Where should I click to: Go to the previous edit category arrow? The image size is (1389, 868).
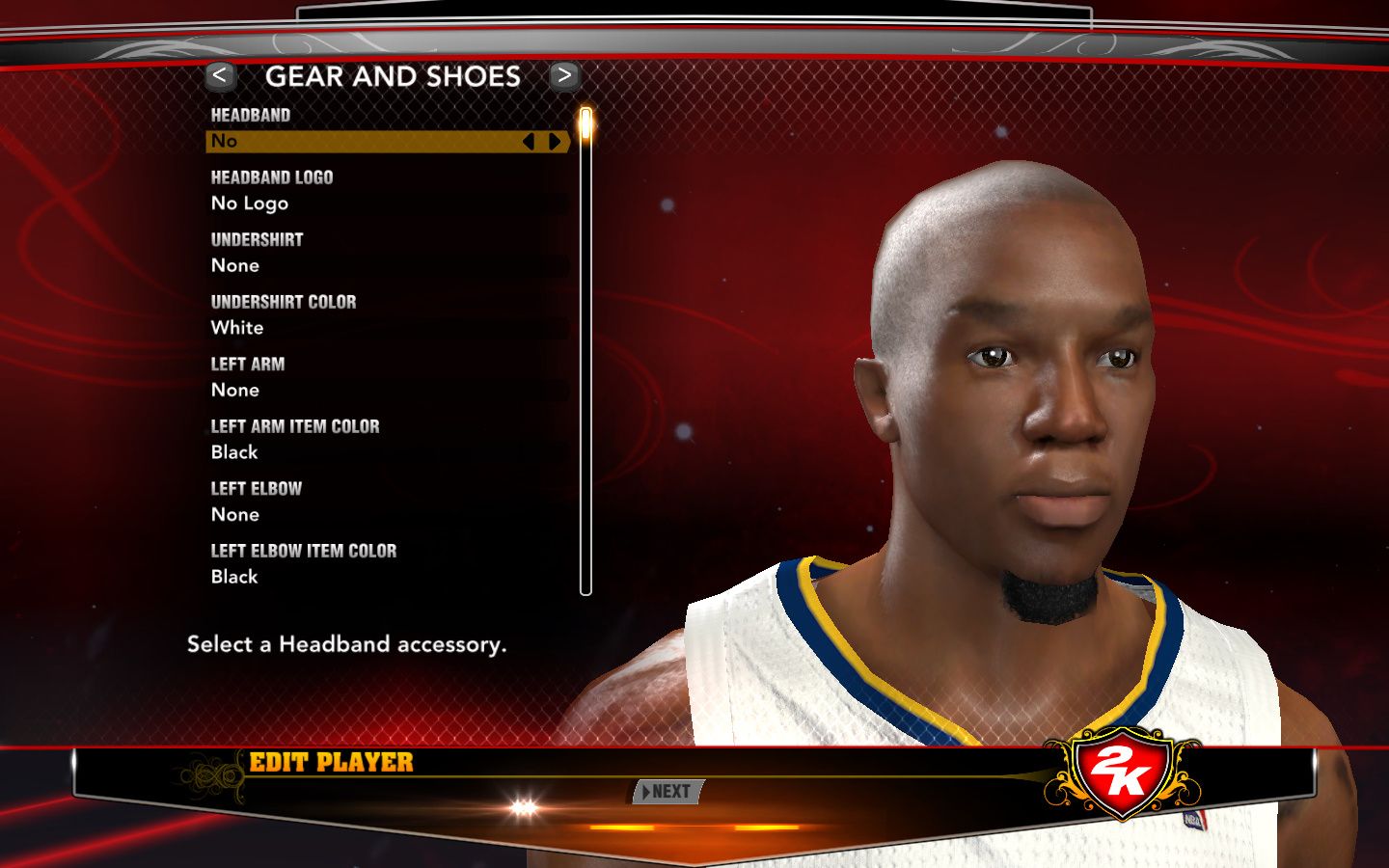[220, 75]
